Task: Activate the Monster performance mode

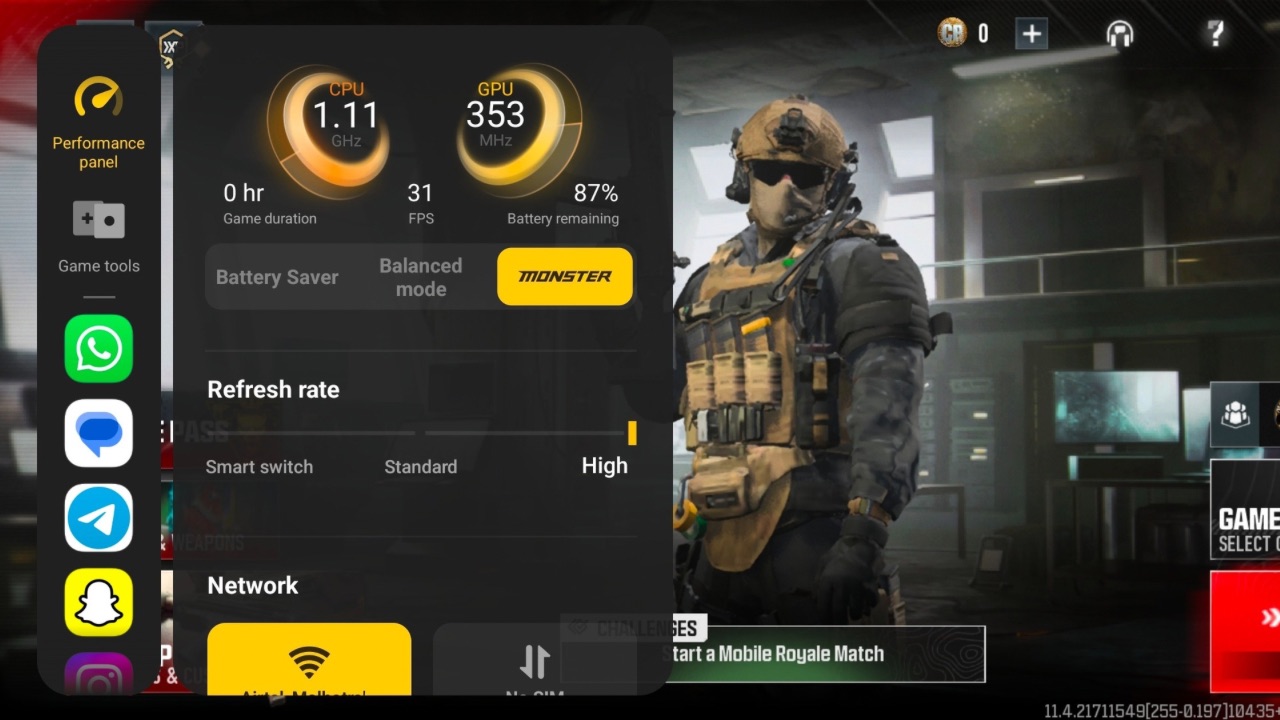Action: [x=565, y=277]
